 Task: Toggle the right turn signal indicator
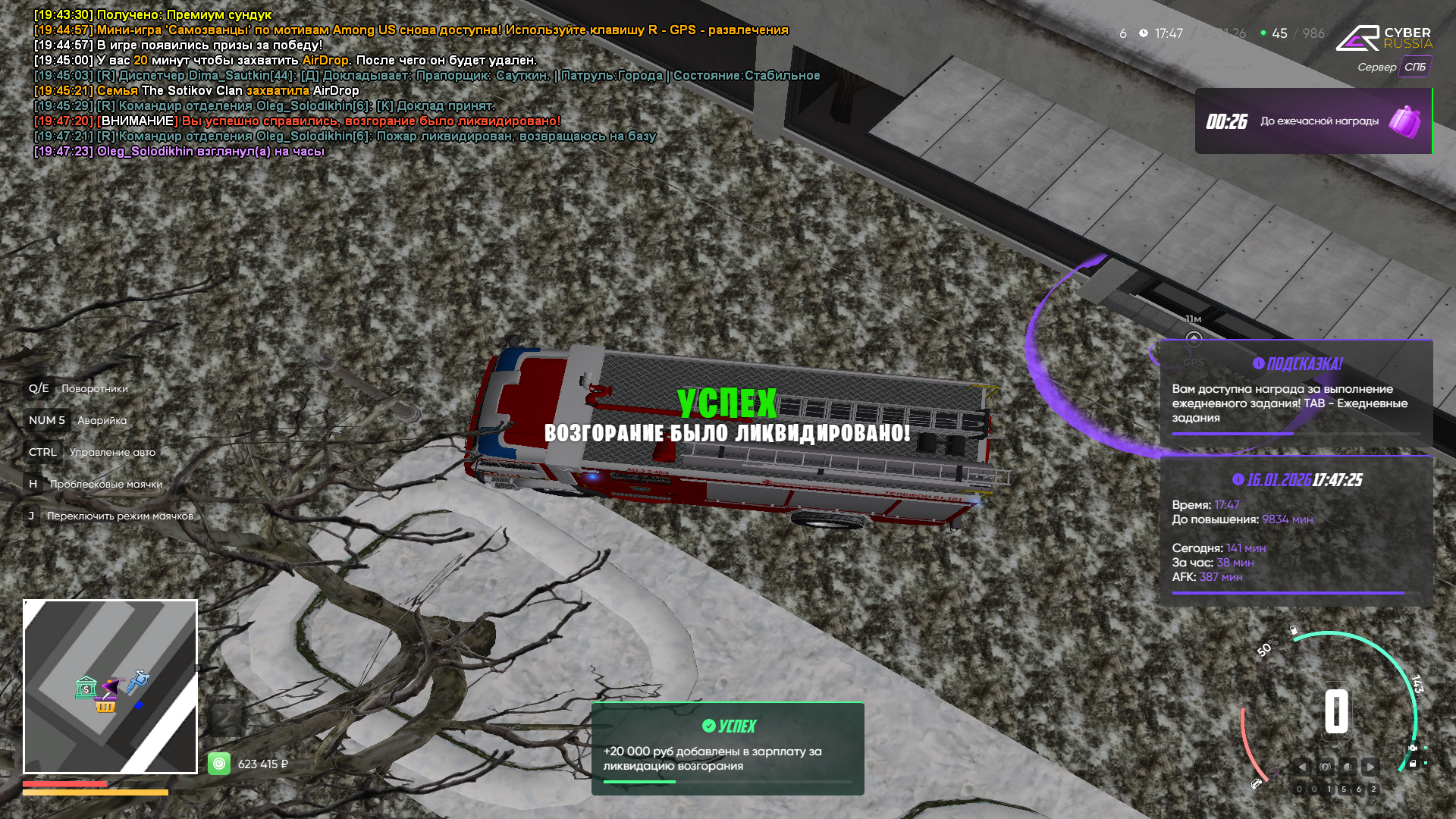click(1370, 767)
